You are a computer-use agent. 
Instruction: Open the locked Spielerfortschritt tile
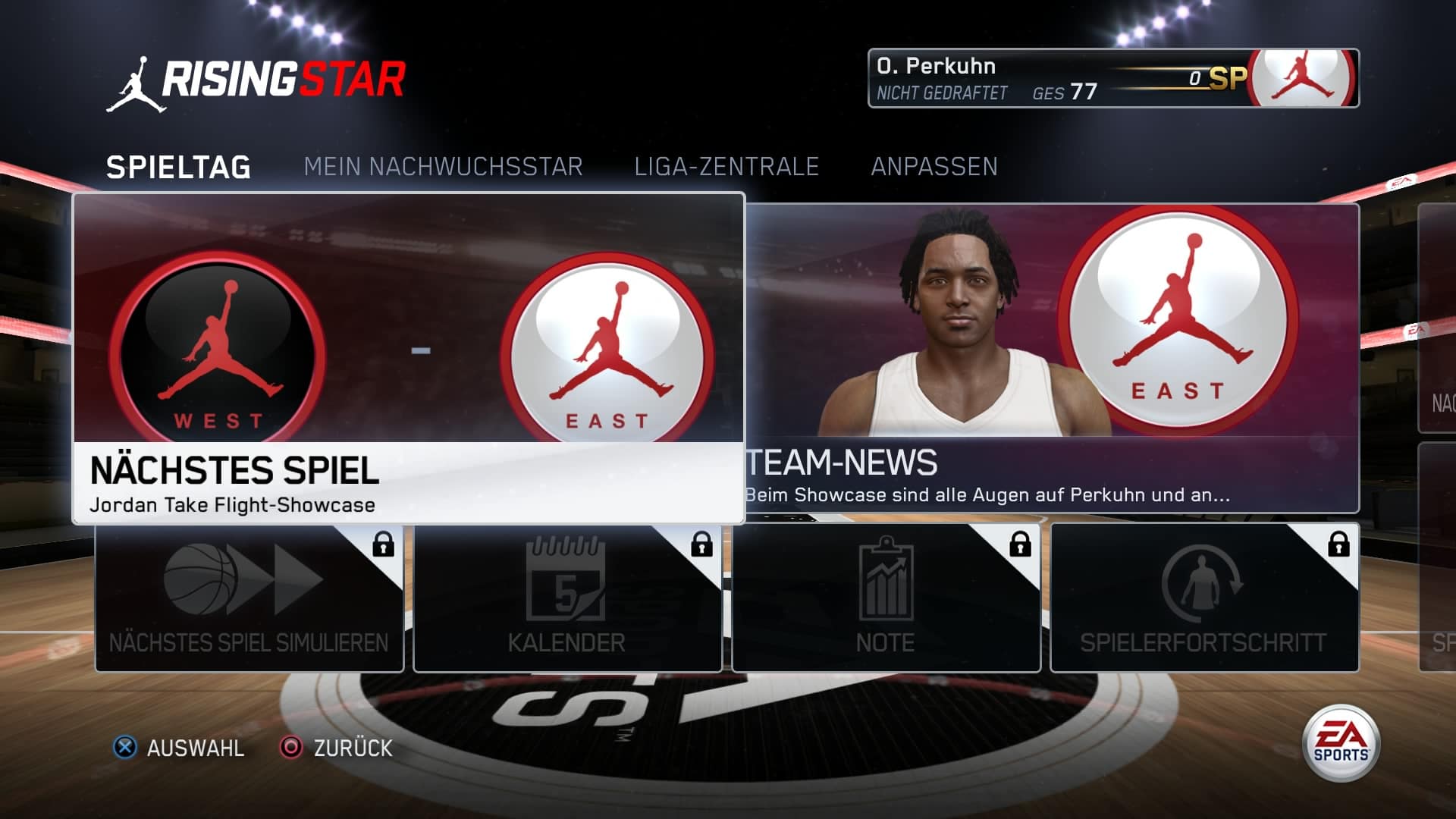pos(1204,598)
